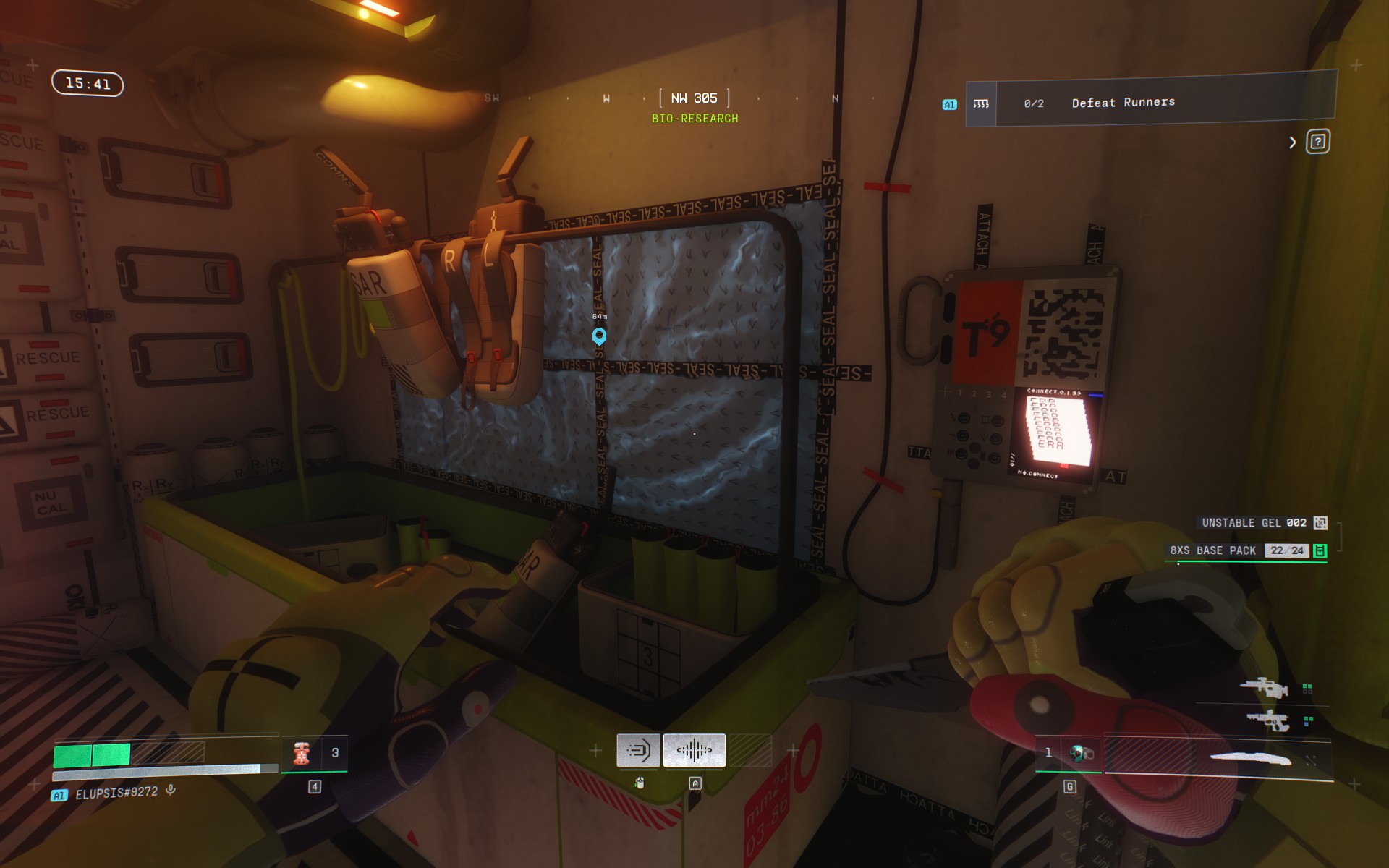The height and width of the screenshot is (868, 1389).
Task: Activate the sound wave pulse ability
Action: [x=694, y=750]
